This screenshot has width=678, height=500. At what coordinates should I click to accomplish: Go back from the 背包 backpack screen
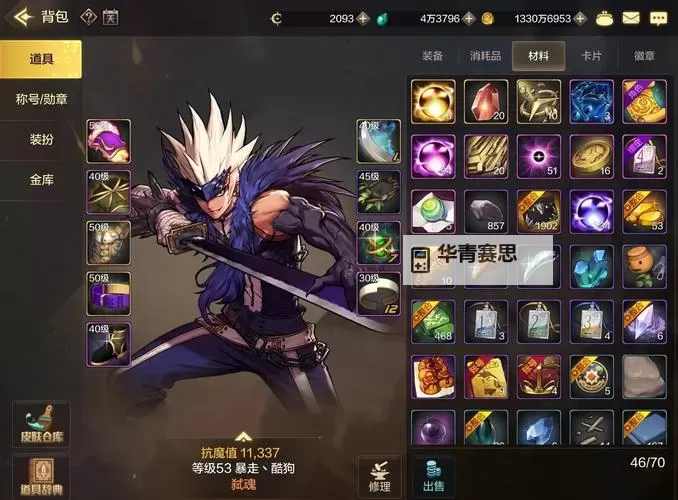tap(20, 17)
